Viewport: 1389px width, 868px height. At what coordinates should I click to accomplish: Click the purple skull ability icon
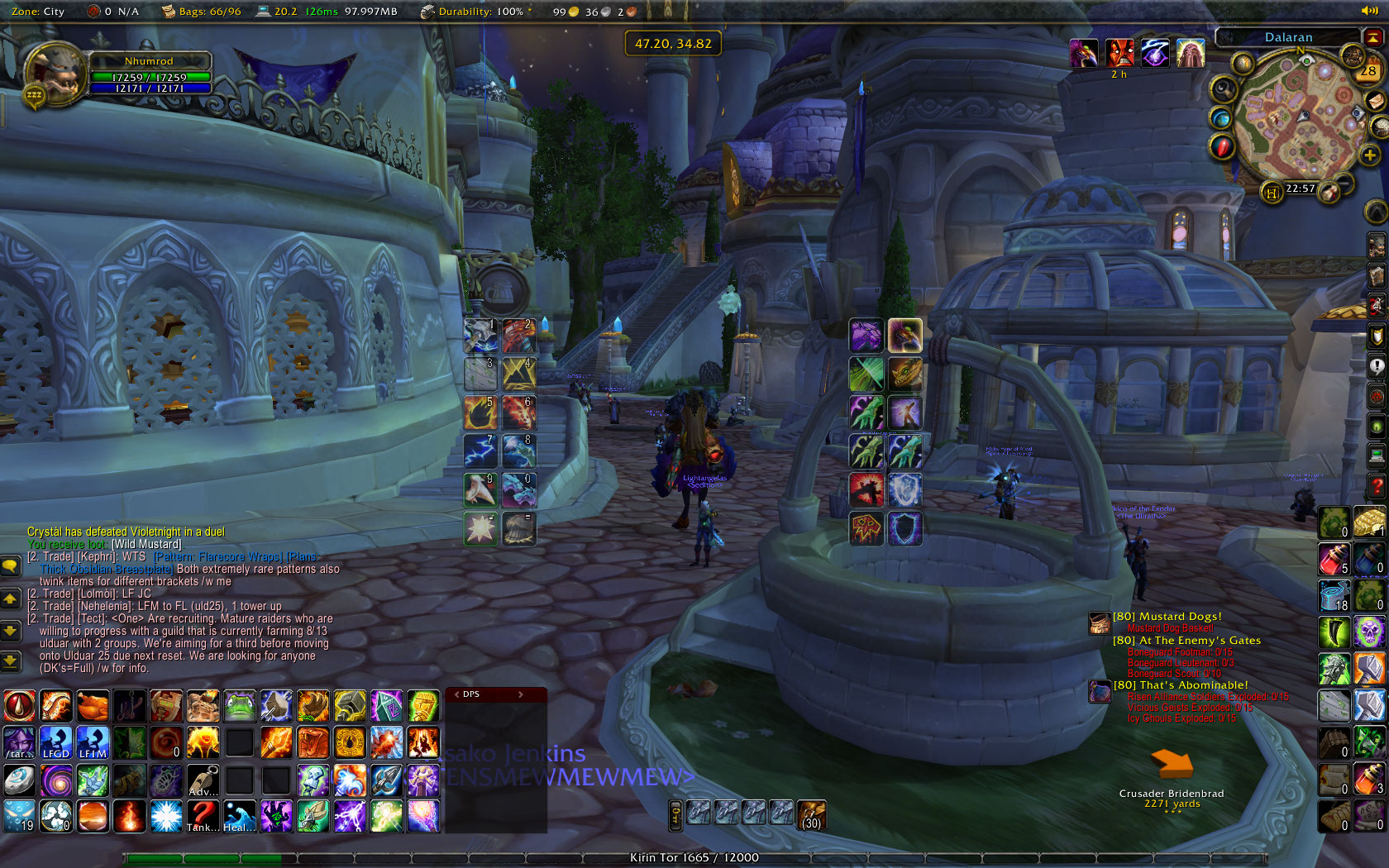tap(1369, 632)
